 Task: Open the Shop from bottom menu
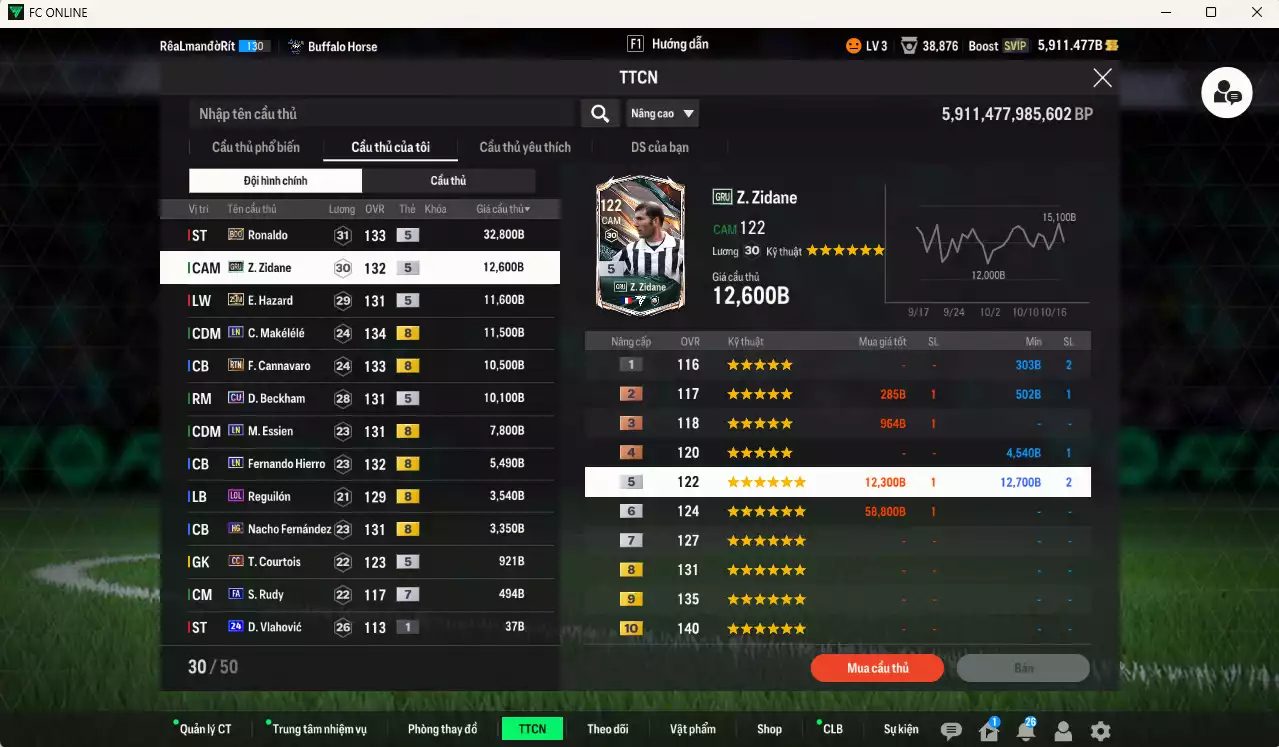point(769,729)
